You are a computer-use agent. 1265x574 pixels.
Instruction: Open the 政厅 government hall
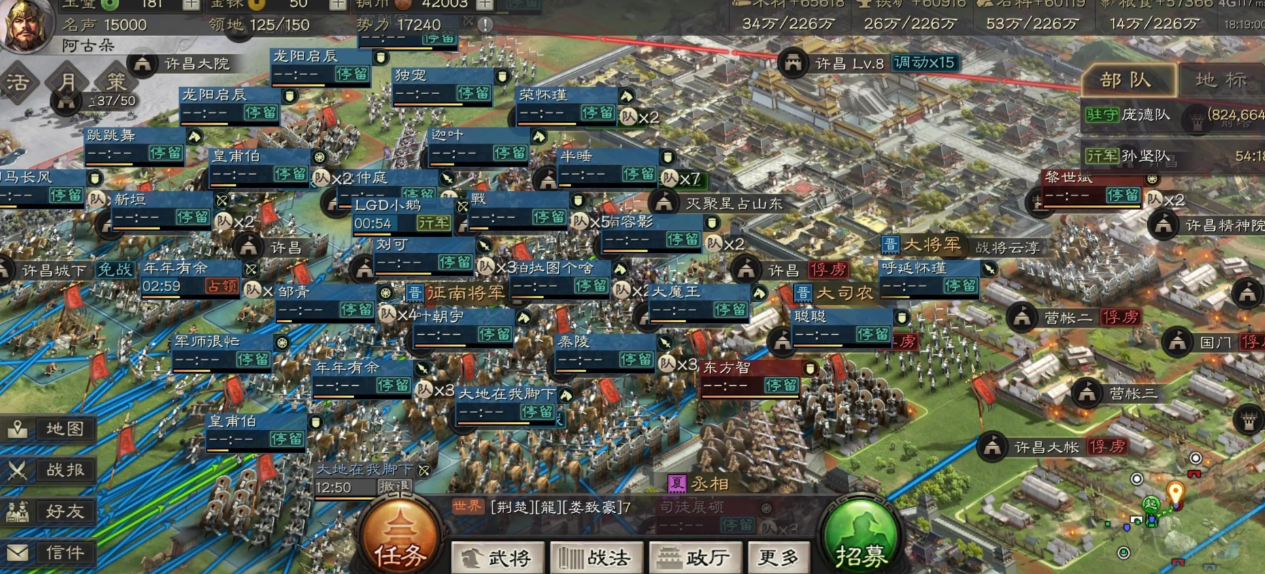point(693,556)
